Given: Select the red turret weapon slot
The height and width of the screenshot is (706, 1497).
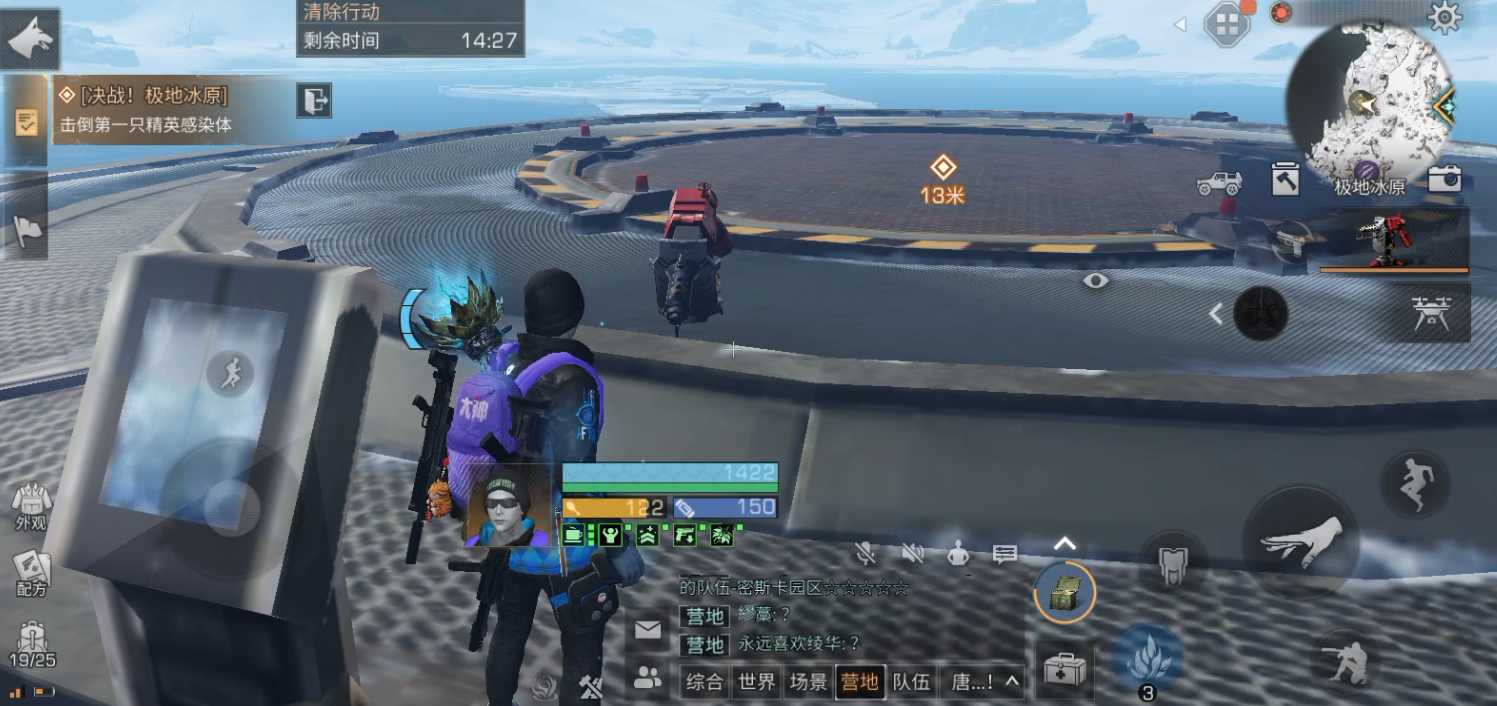Looking at the screenshot, I should pyautogui.click(x=1394, y=241).
